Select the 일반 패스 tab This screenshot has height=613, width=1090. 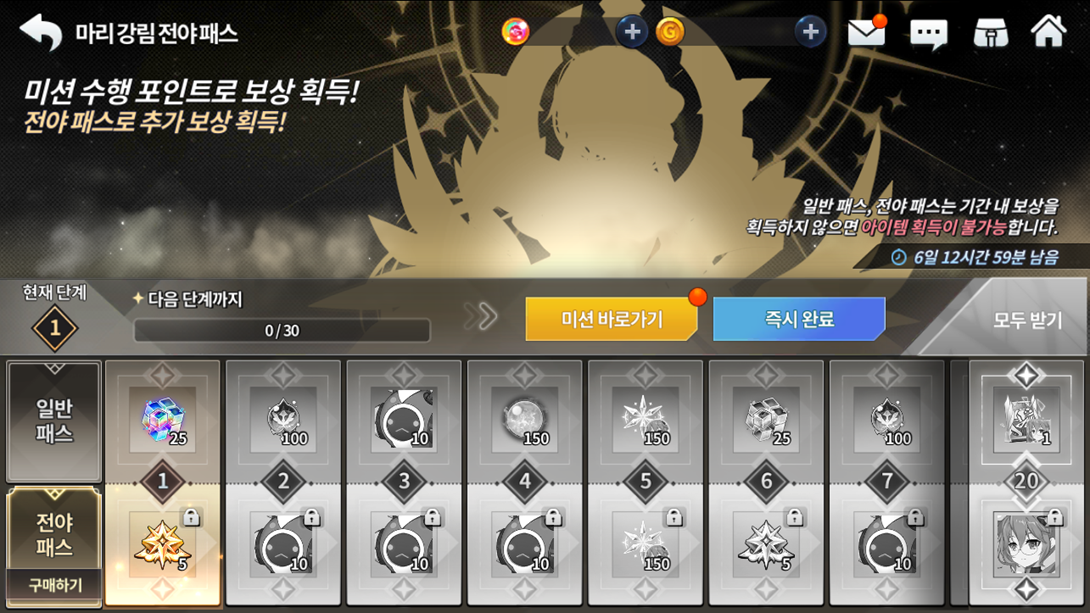(x=54, y=421)
